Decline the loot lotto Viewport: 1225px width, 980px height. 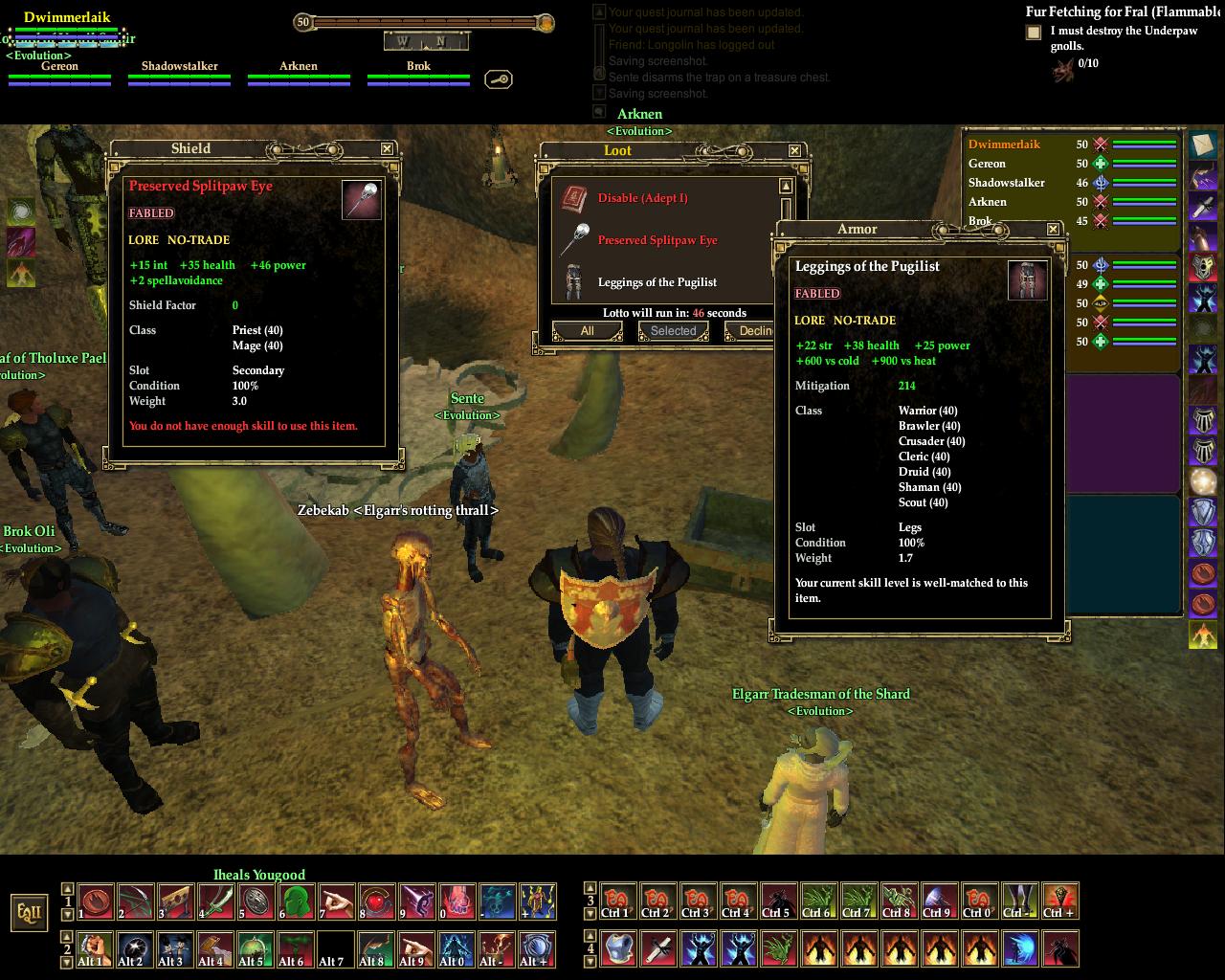click(x=750, y=331)
